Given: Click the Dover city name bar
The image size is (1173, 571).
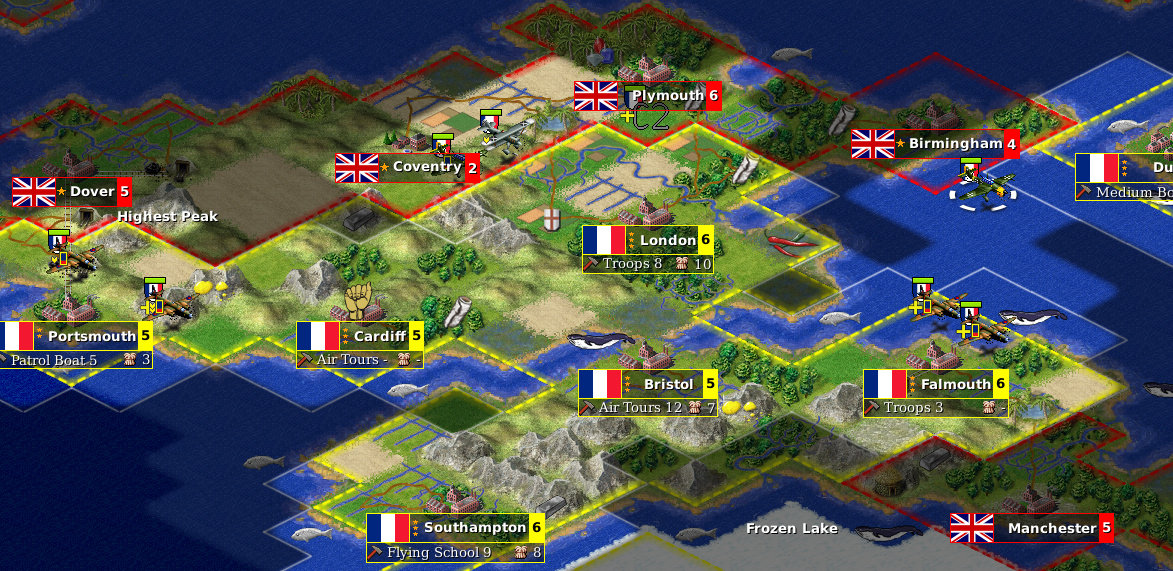Looking at the screenshot, I should tap(92, 191).
